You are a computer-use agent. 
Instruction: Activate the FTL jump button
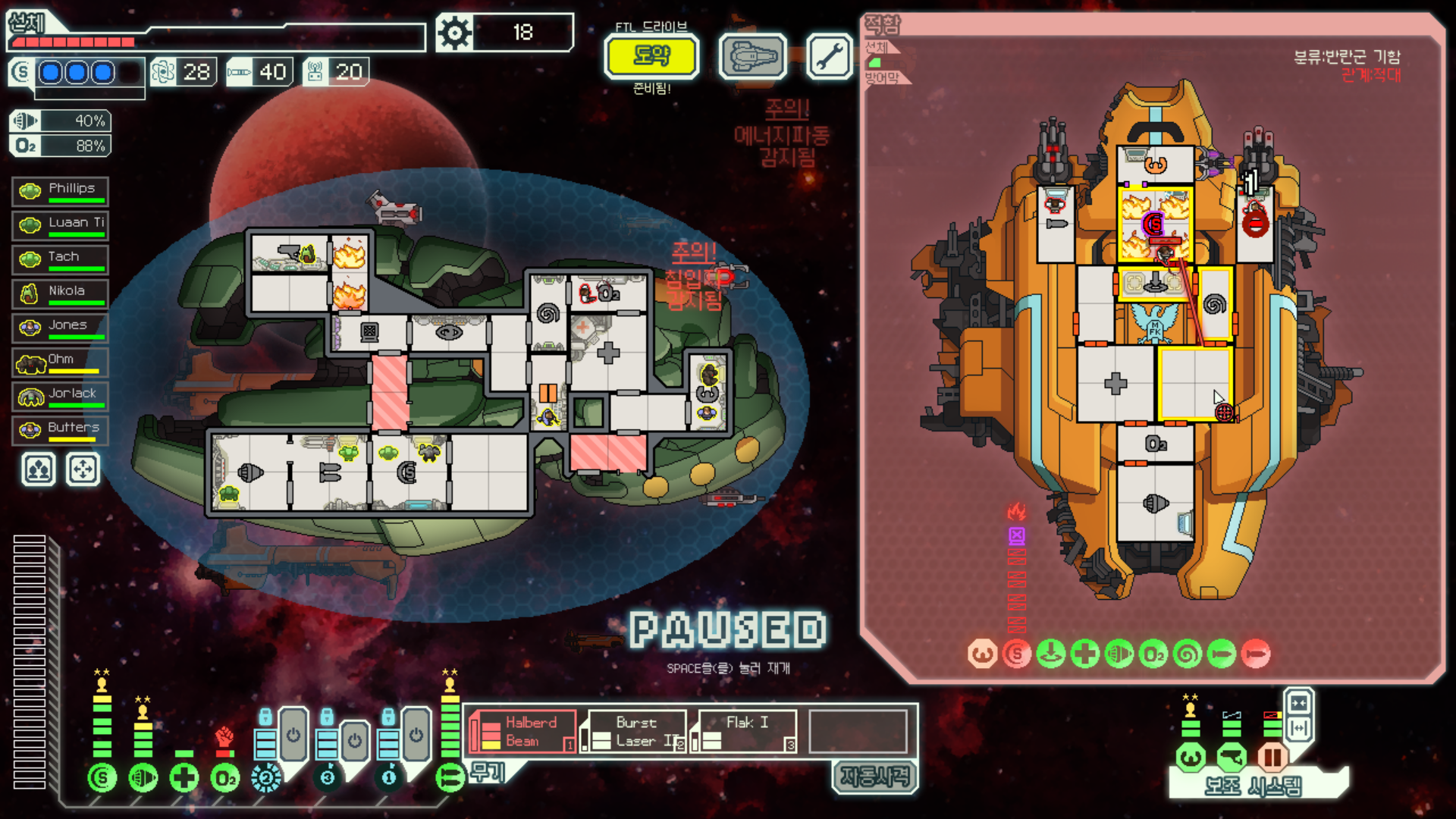tap(651, 56)
